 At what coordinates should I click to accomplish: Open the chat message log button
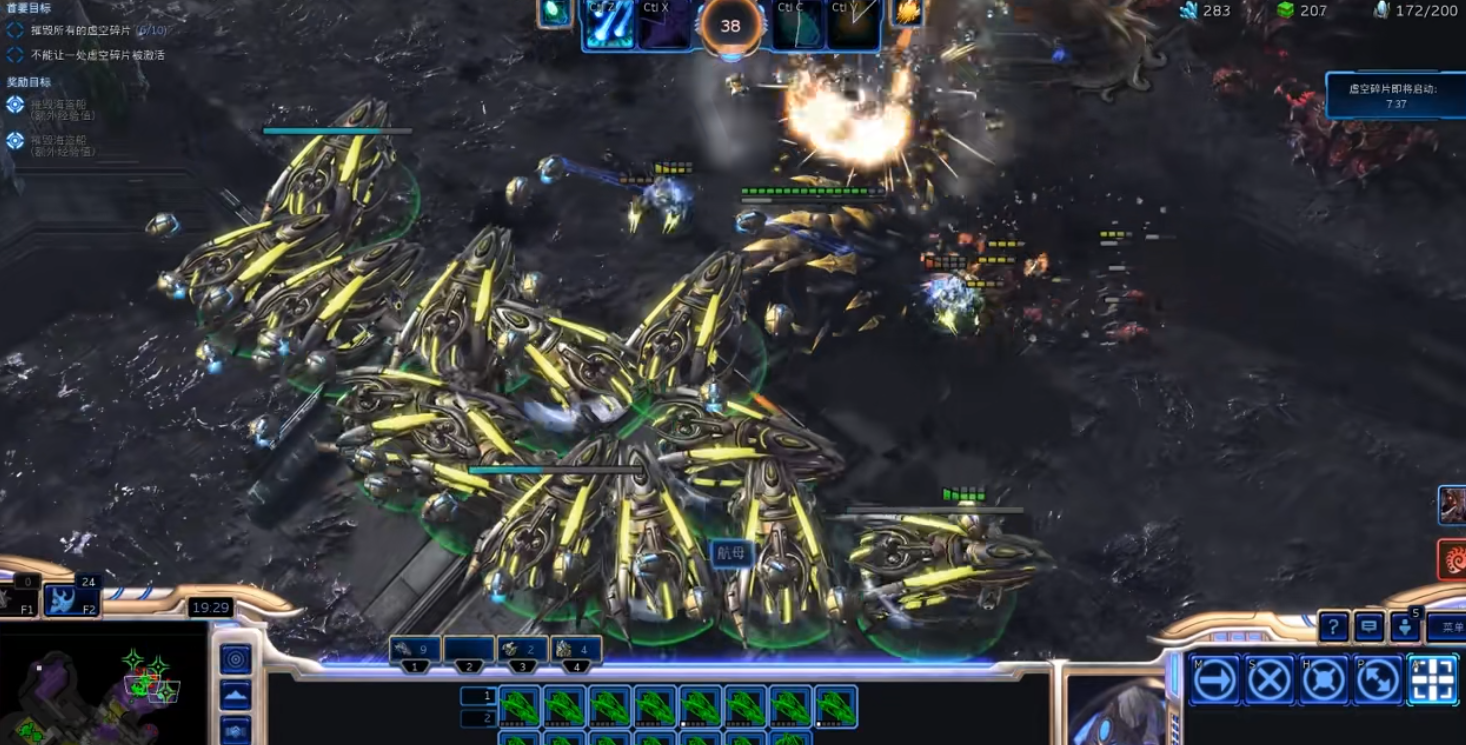pyautogui.click(x=1369, y=627)
